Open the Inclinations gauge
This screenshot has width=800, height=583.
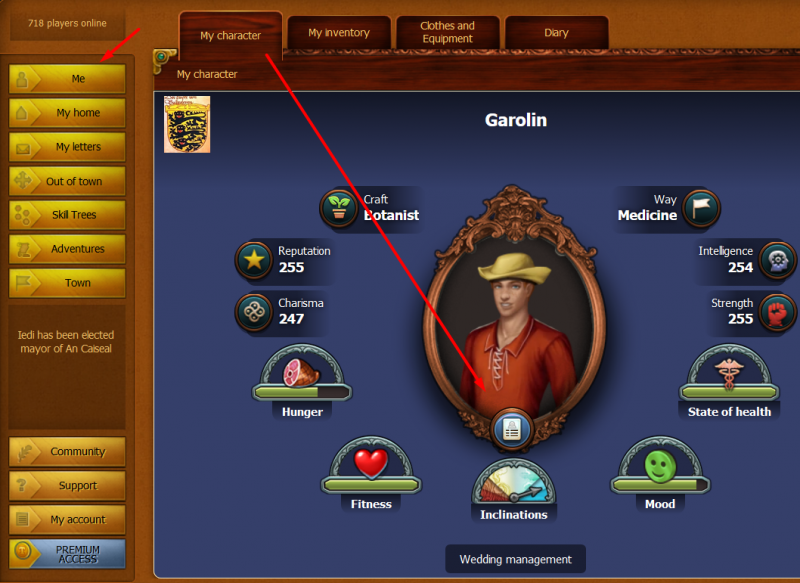click(512, 490)
